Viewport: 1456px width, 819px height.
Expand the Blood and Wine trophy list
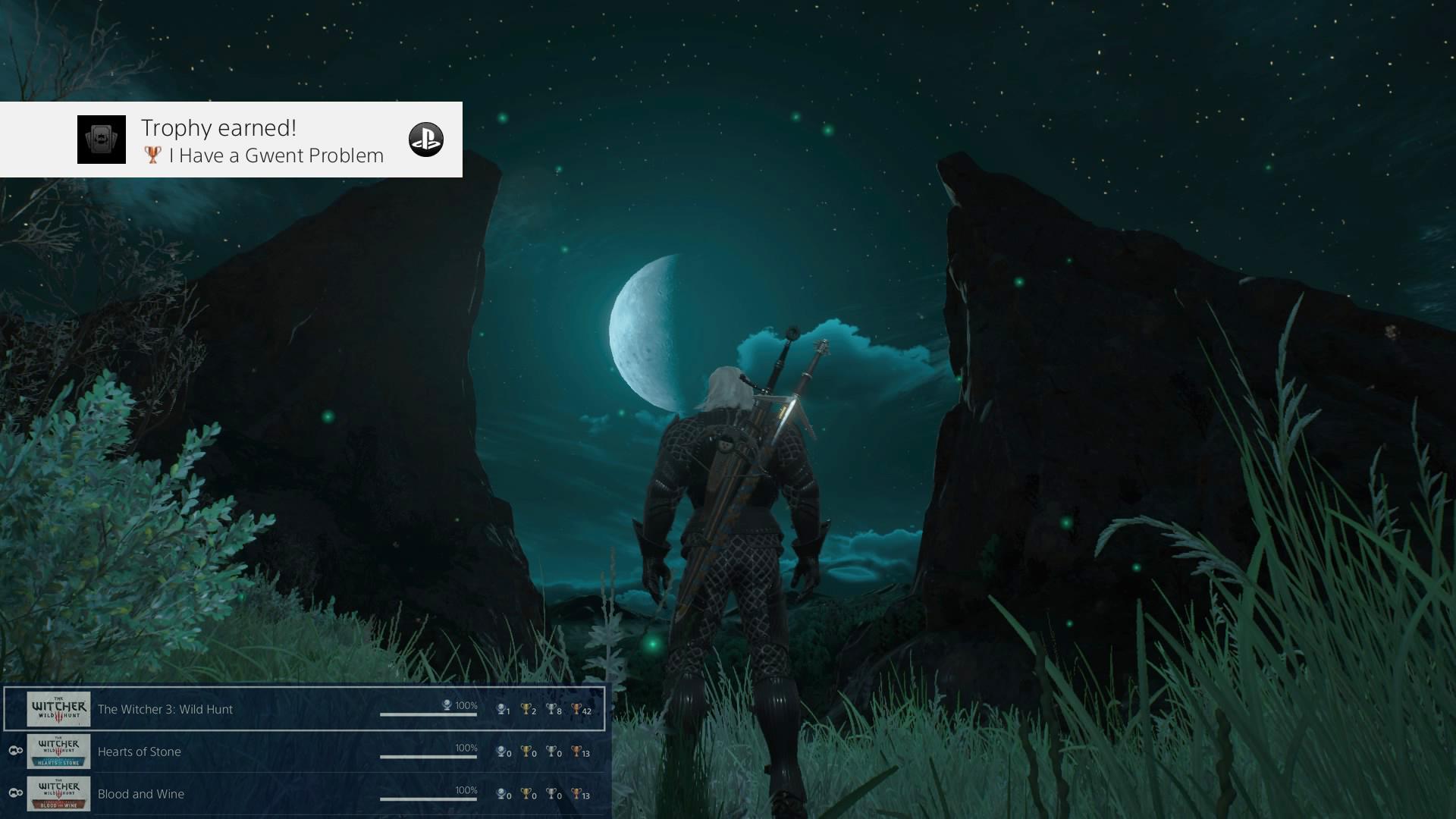click(x=303, y=794)
